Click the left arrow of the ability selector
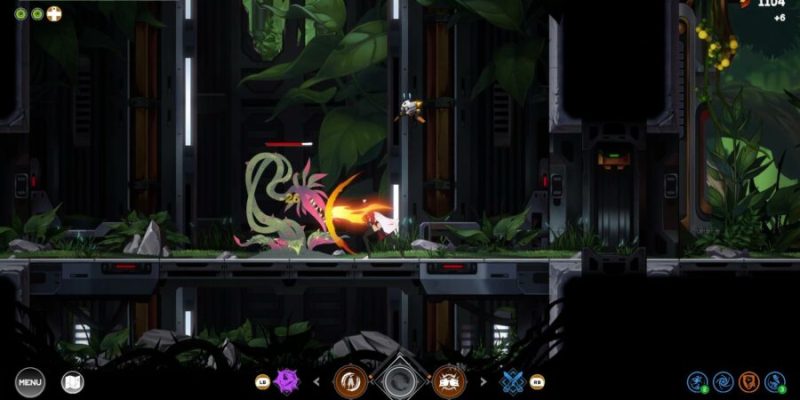The image size is (800, 400). [318, 381]
